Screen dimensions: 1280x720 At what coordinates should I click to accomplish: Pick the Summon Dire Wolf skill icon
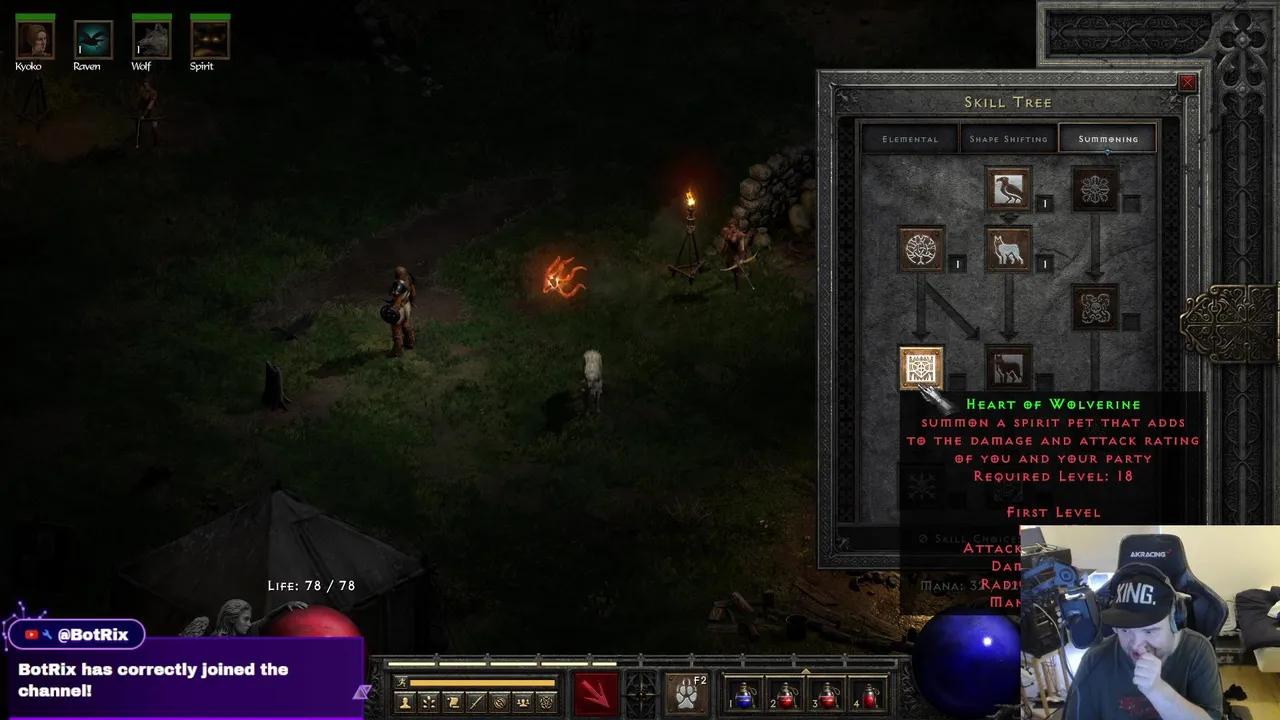click(1008, 368)
